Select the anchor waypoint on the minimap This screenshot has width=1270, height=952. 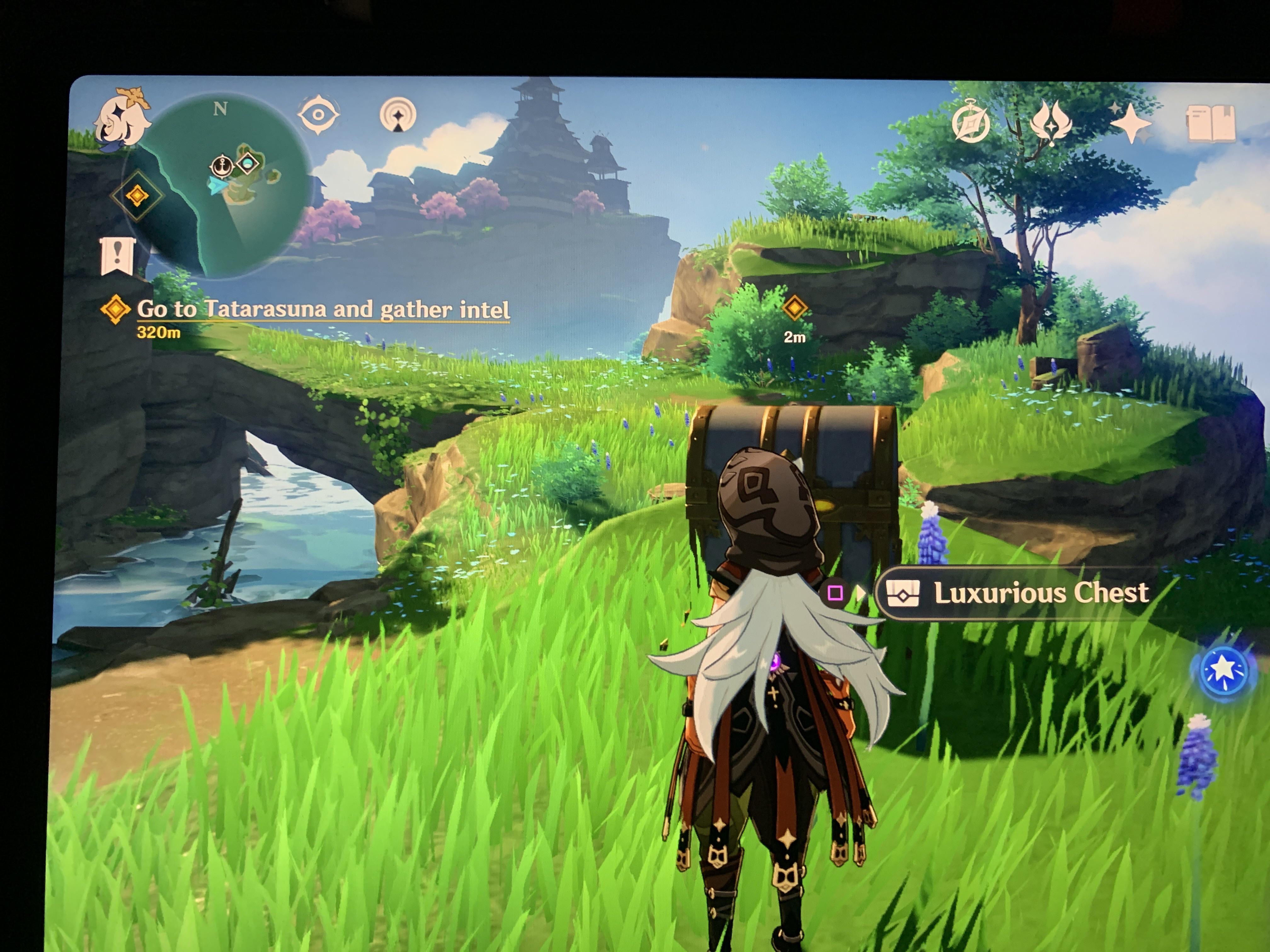click(223, 165)
